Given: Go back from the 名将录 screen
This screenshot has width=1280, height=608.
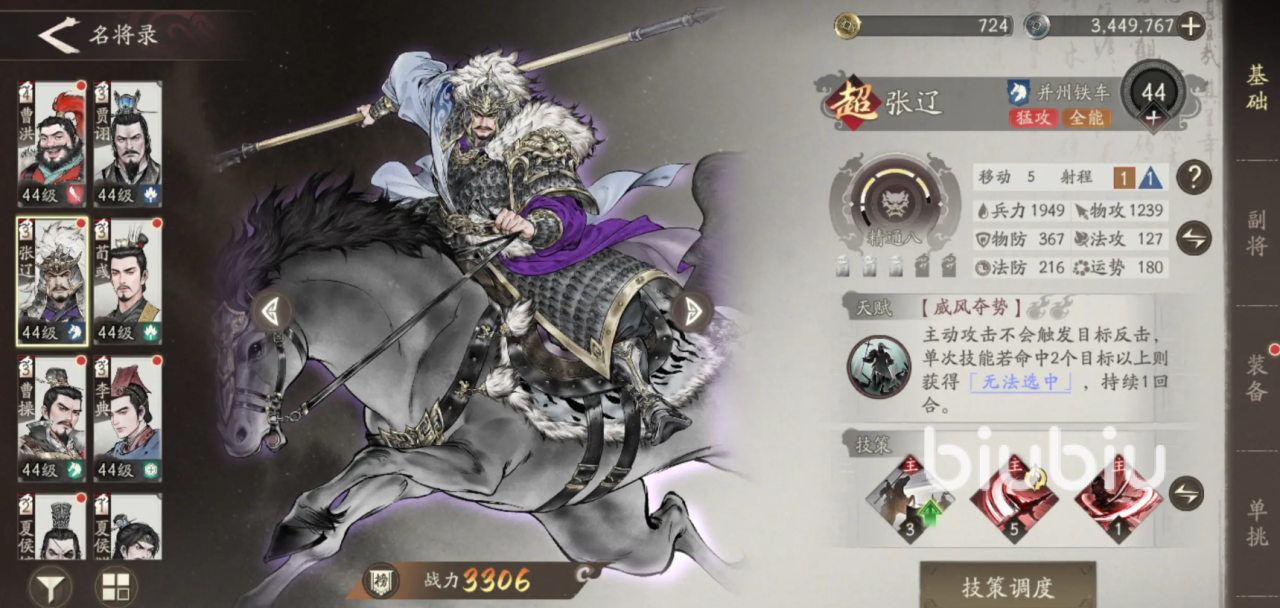Looking at the screenshot, I should tap(58, 35).
